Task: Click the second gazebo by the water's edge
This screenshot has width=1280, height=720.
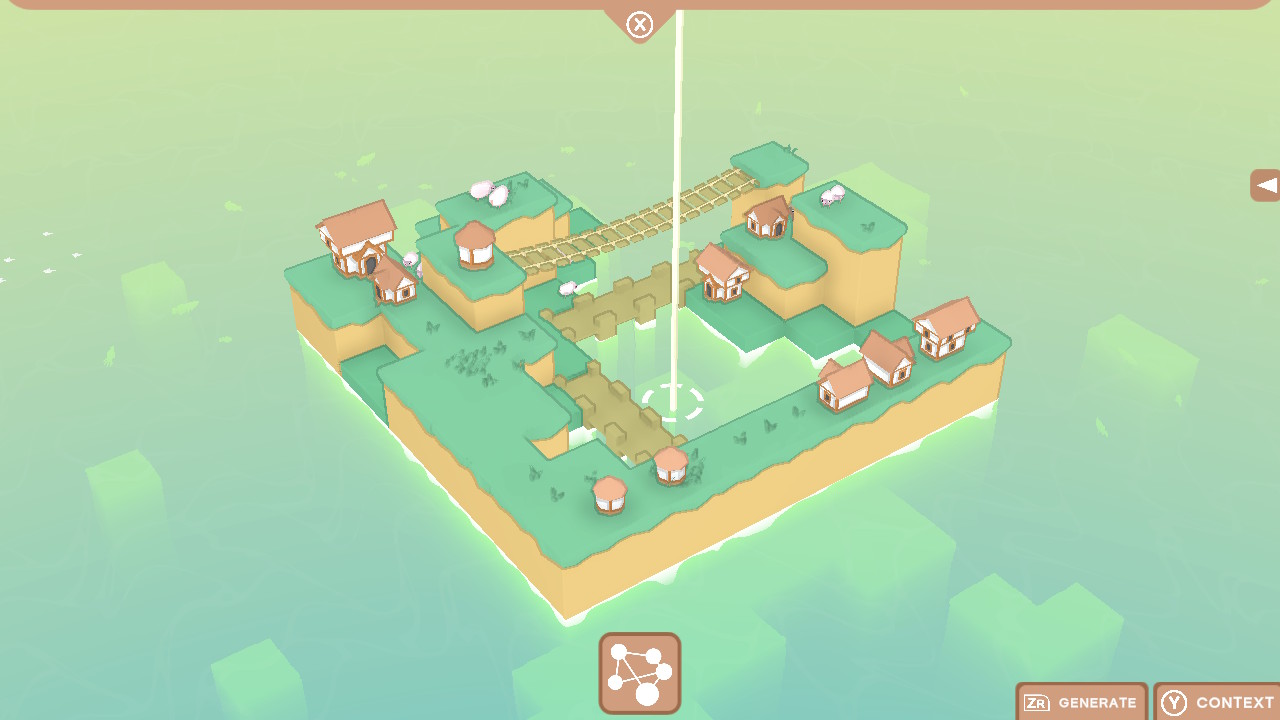Action: (x=673, y=467)
